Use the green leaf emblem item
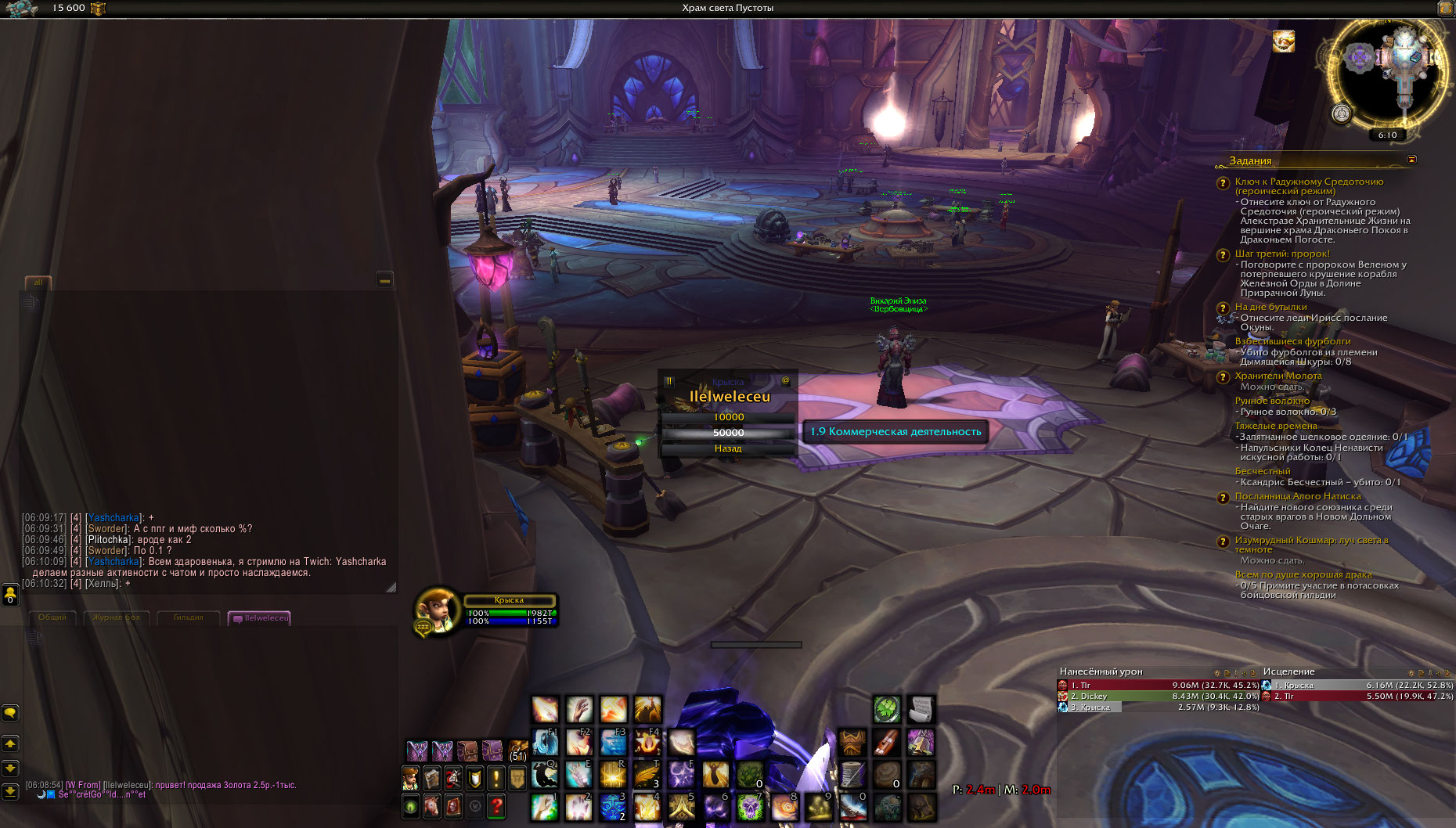 pyautogui.click(x=885, y=710)
